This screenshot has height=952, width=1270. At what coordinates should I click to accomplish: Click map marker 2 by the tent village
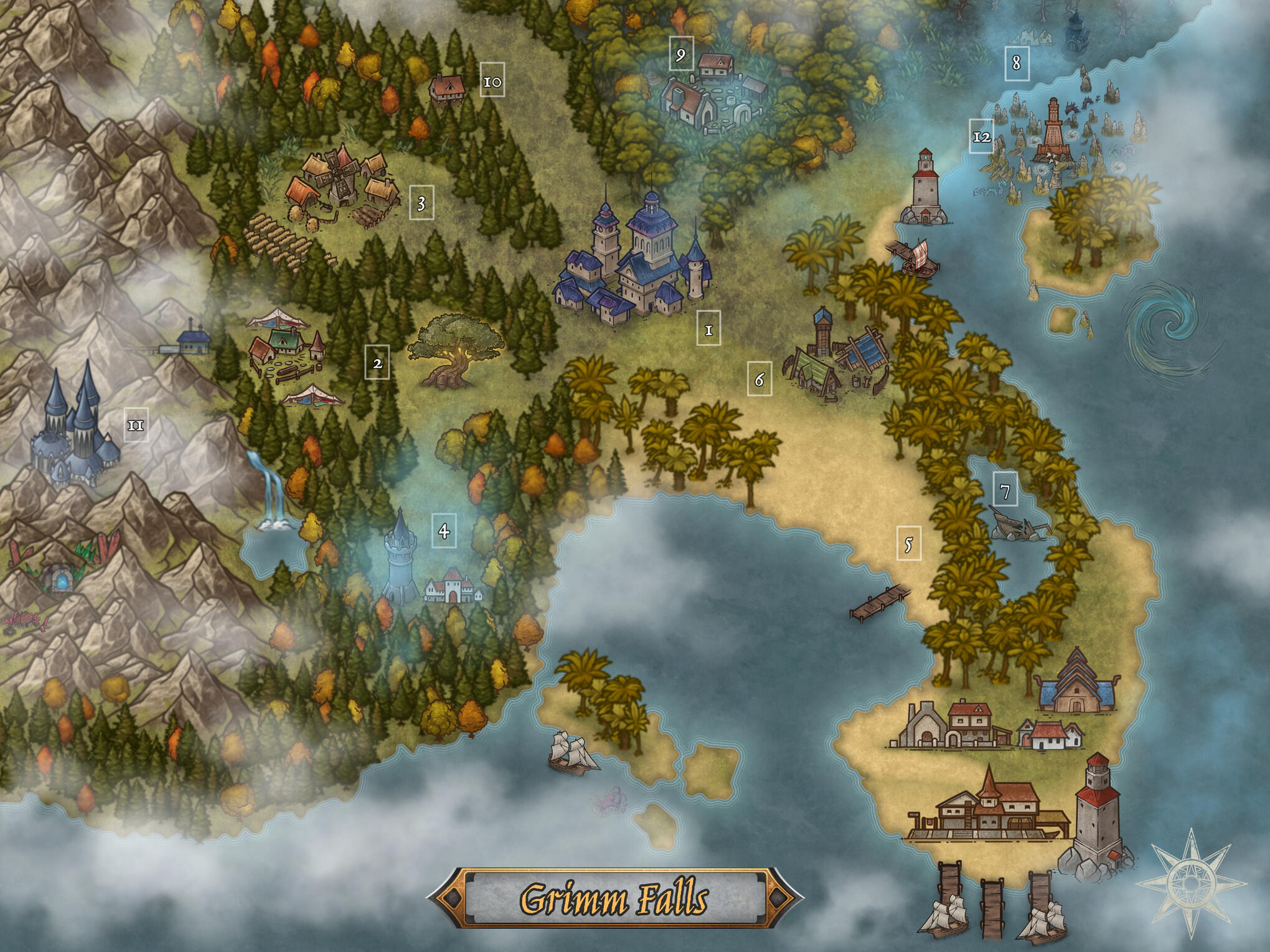(x=377, y=362)
